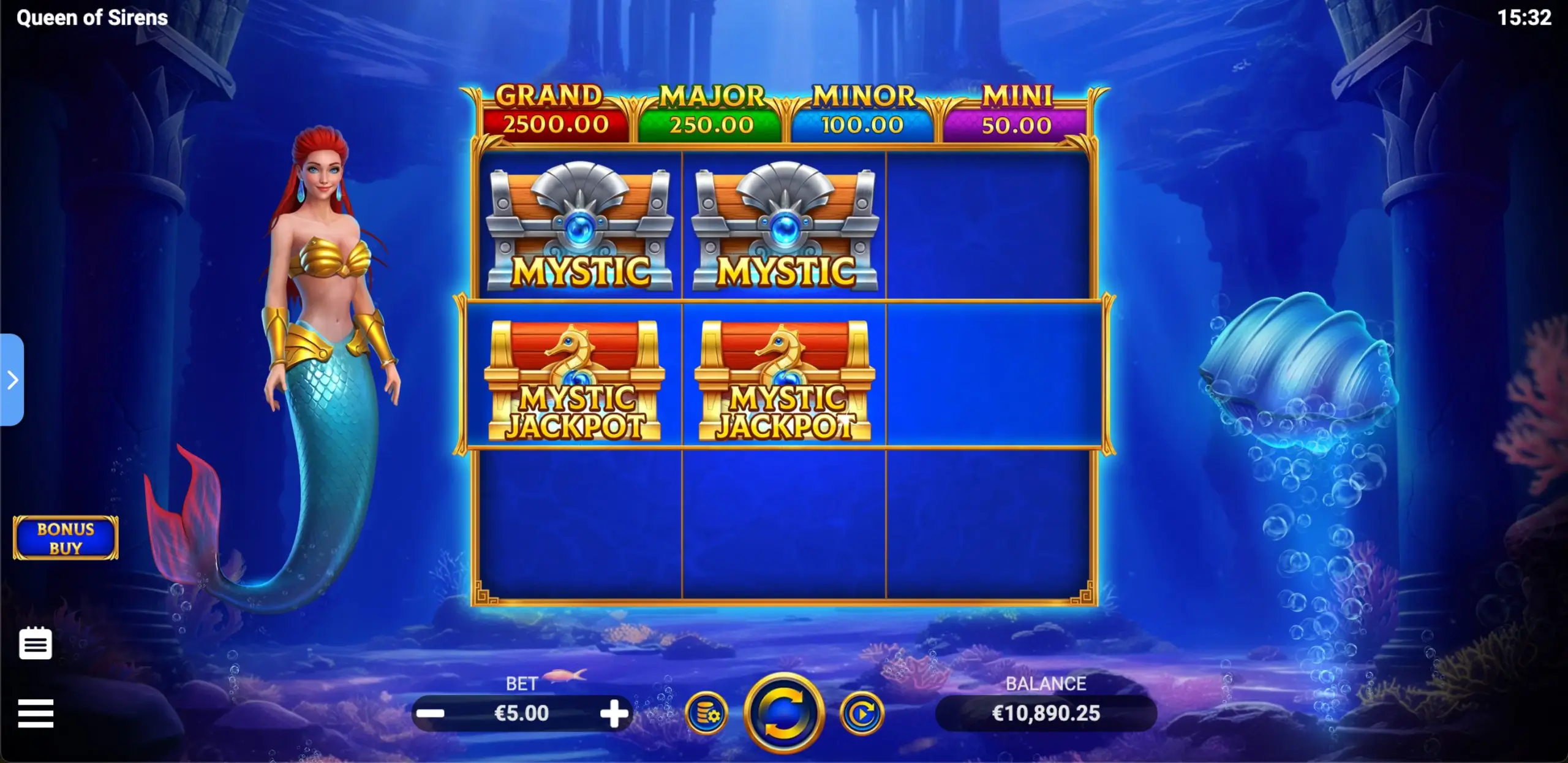
Task: Increase the bet with the plus icon
Action: point(614,713)
